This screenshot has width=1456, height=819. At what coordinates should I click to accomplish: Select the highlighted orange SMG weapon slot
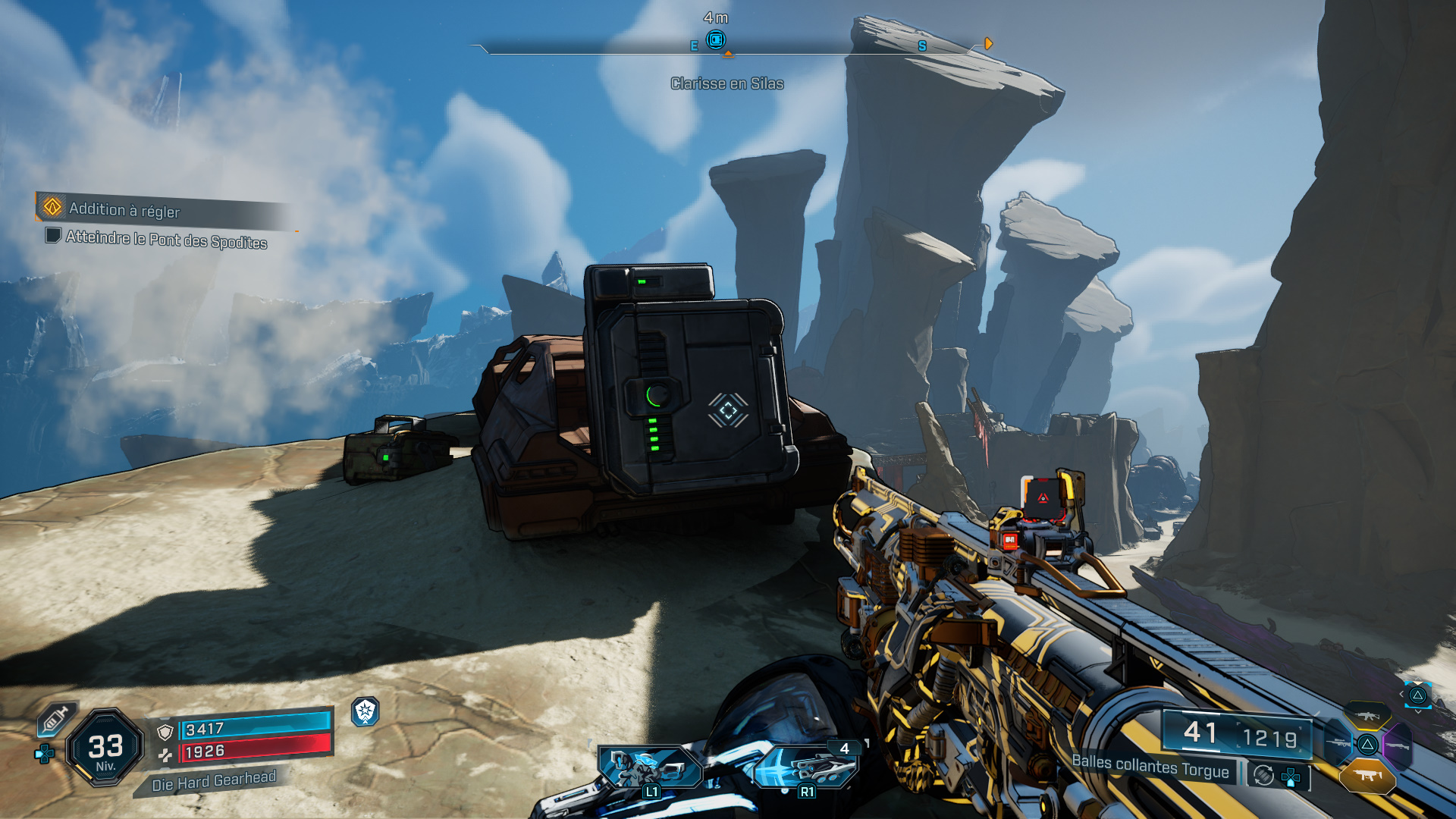point(1367,775)
